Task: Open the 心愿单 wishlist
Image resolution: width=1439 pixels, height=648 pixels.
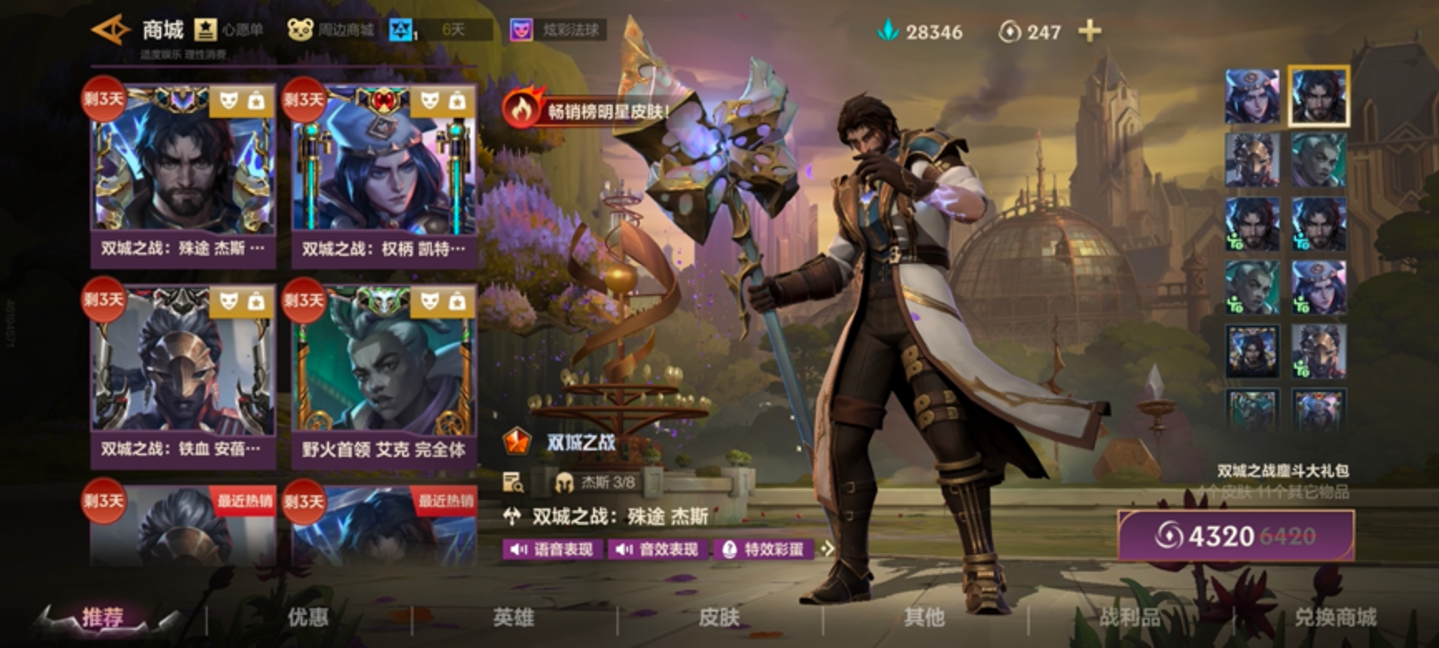Action: tap(230, 30)
